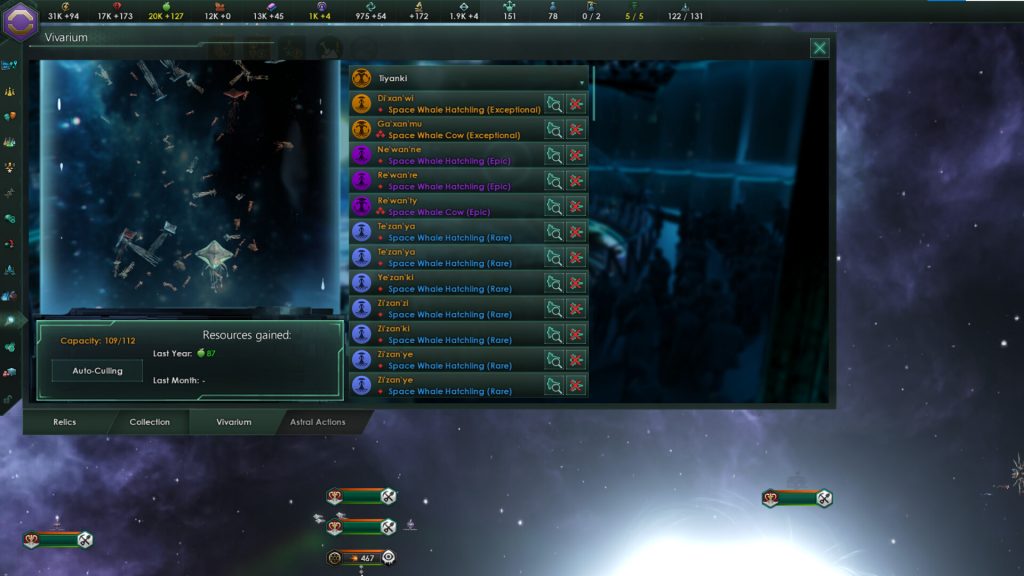Cull the Zi'zan'zi Rare hatchling
This screenshot has height=576, width=1024.
(x=576, y=309)
